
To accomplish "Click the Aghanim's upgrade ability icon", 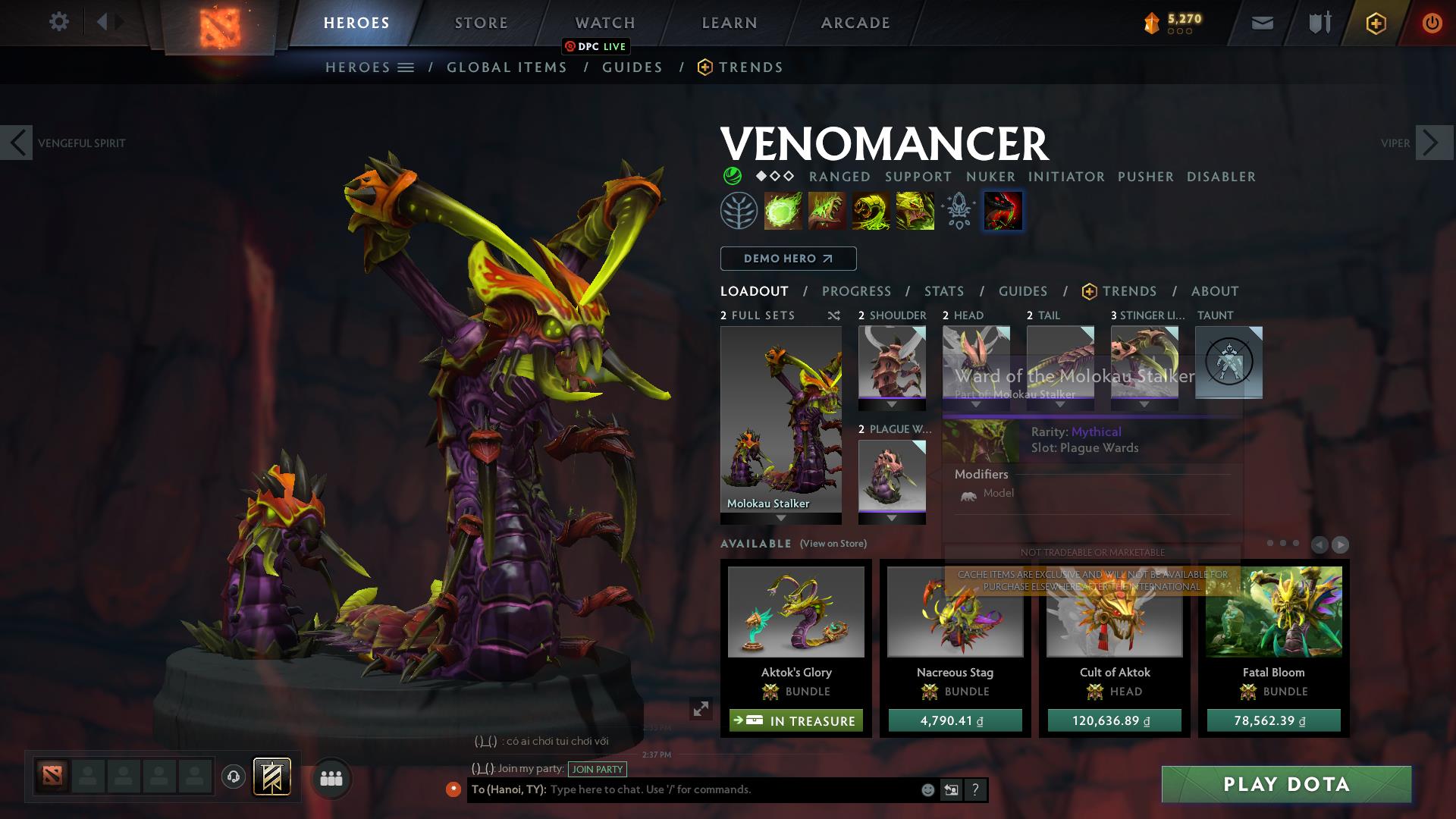I will (x=958, y=210).
